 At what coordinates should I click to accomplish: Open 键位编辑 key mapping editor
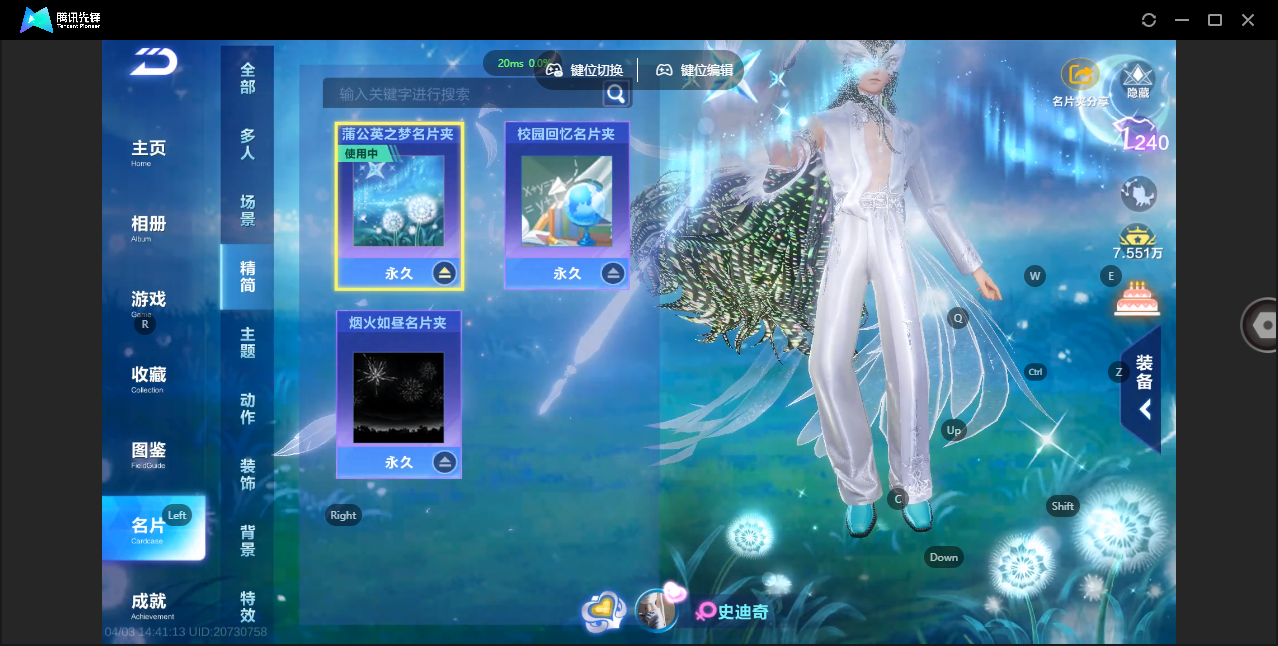tap(695, 70)
